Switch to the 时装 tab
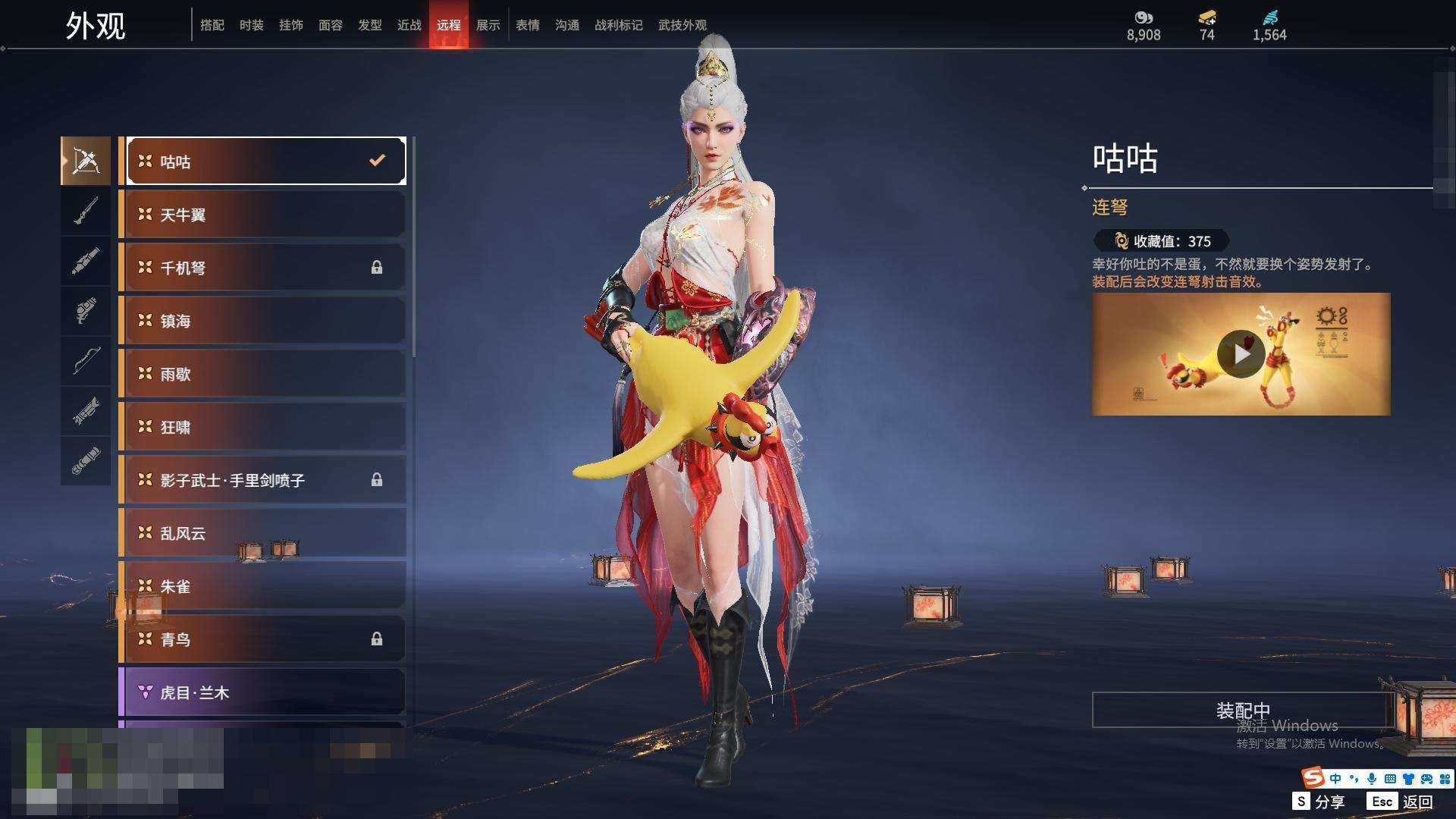1456x819 pixels. 251,25
